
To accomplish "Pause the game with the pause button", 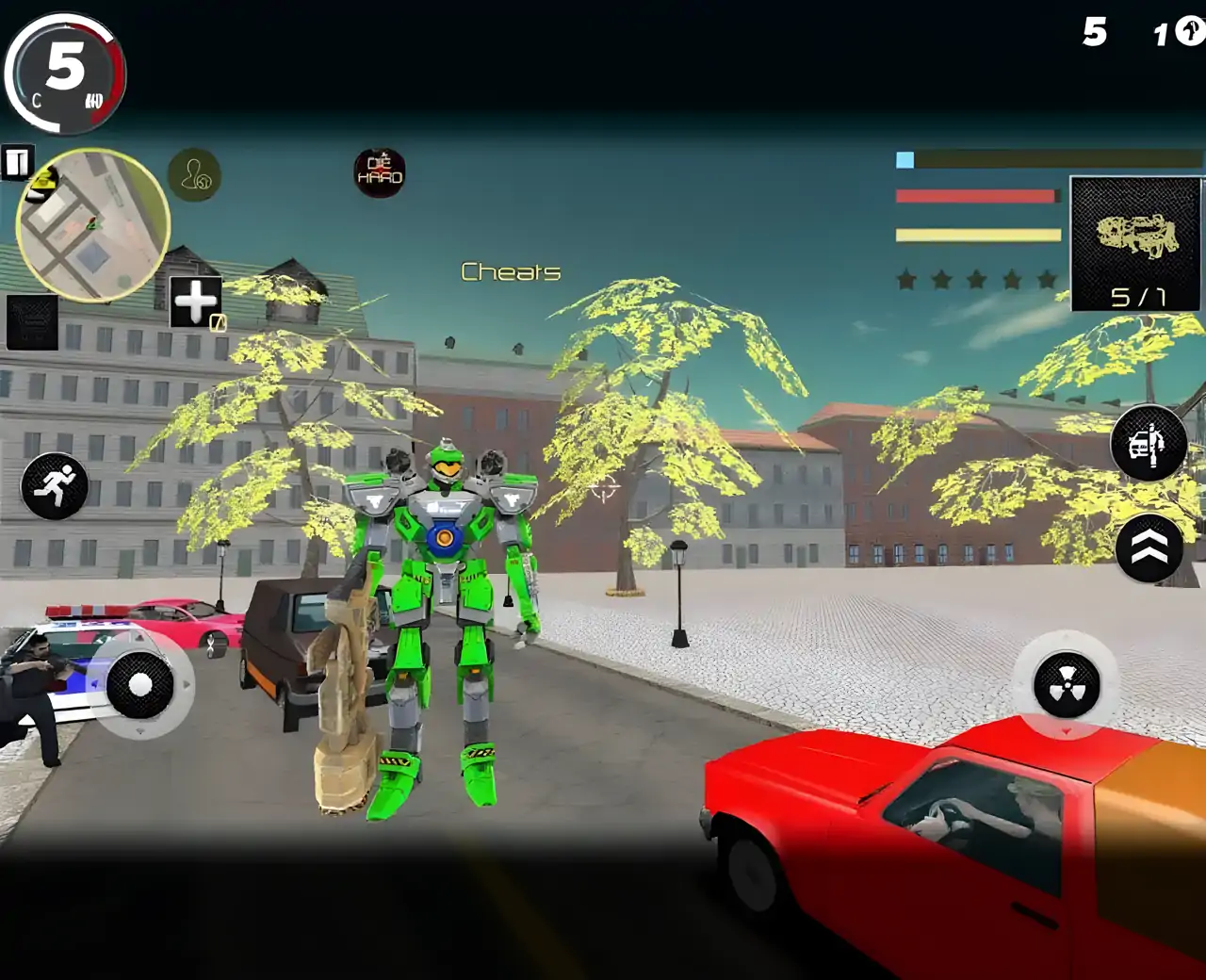I will [x=17, y=163].
